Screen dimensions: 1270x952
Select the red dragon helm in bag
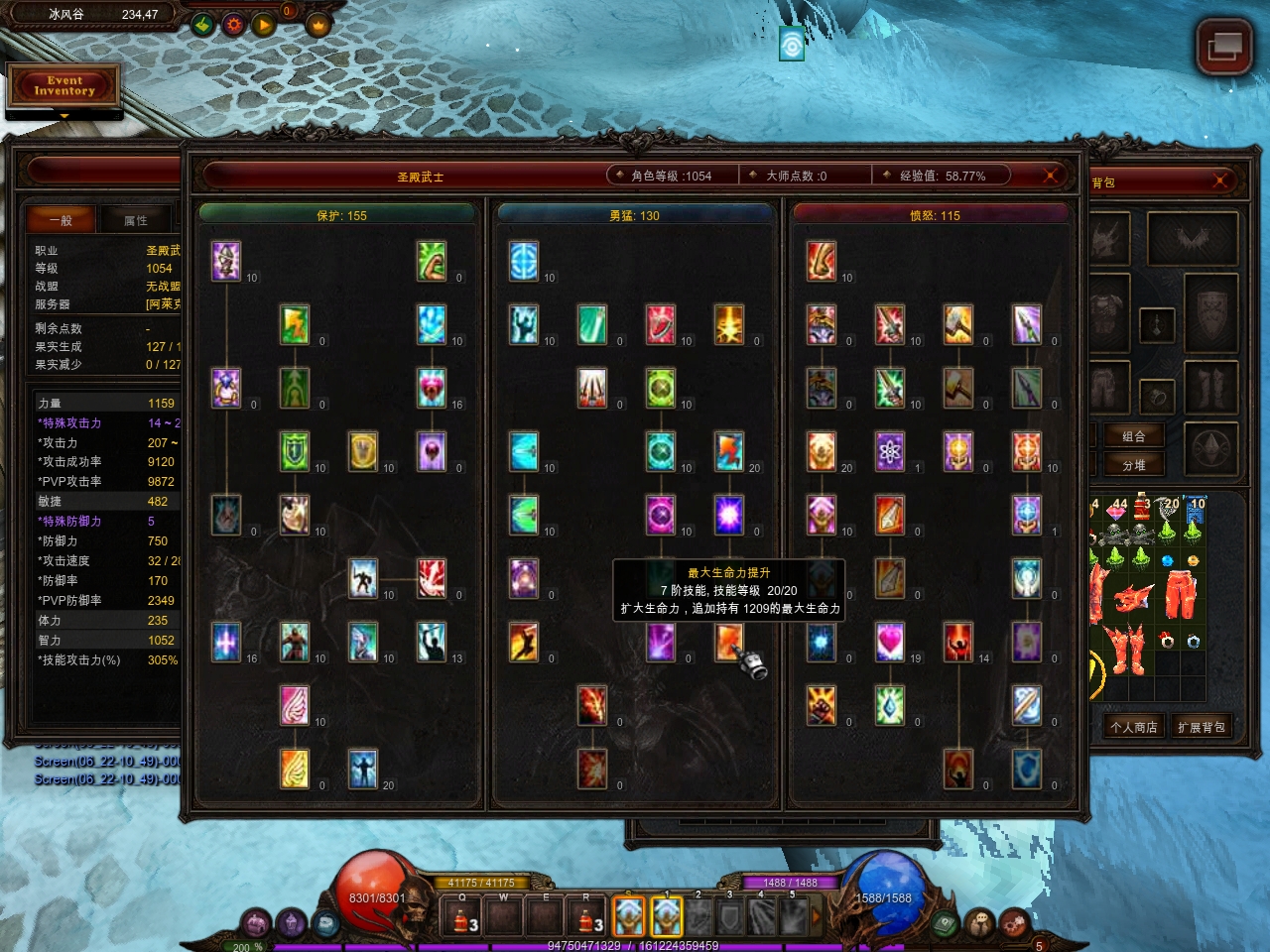tap(1133, 598)
